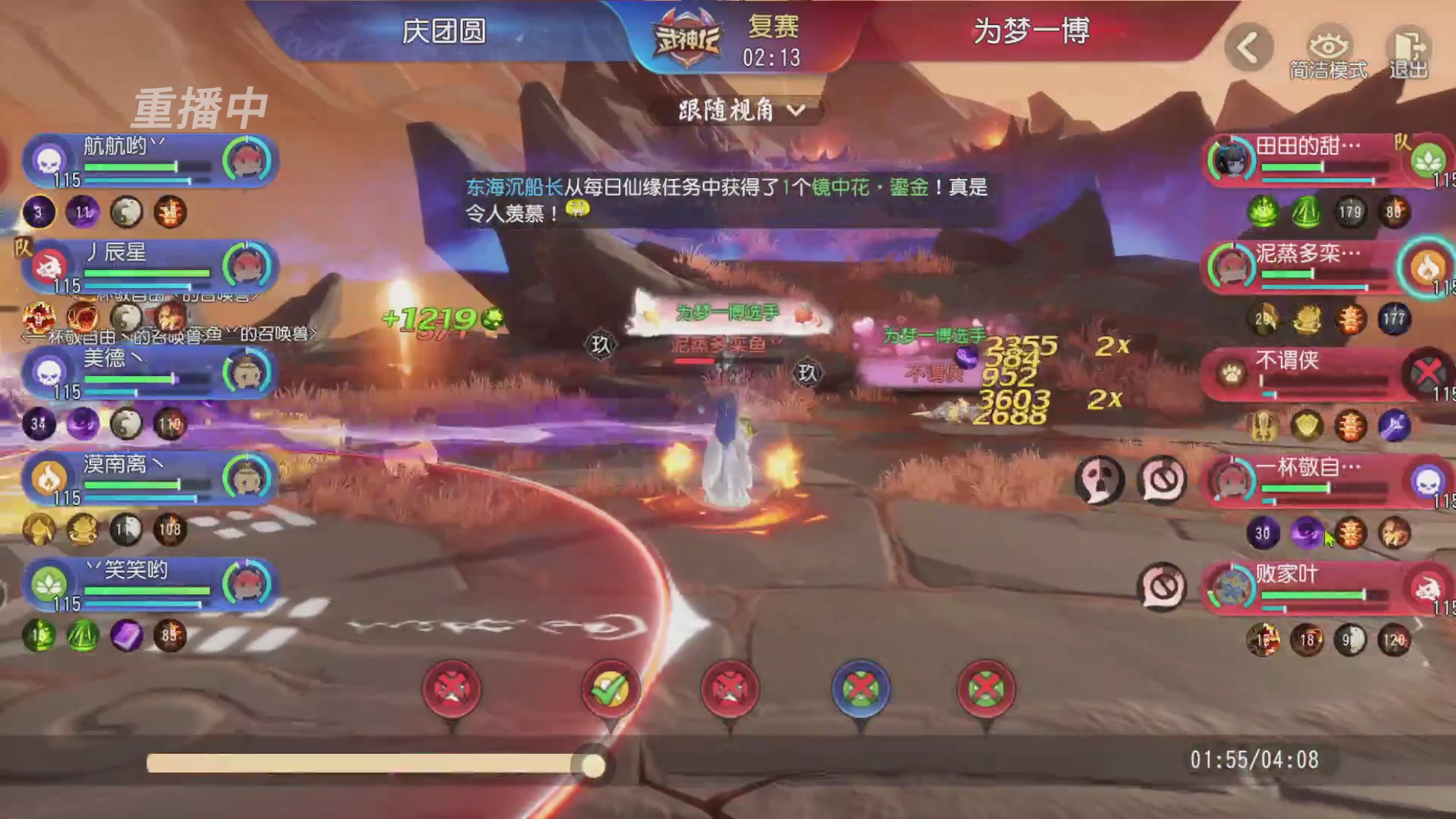Select the skull class icon beside 航航哟丶

(x=47, y=160)
